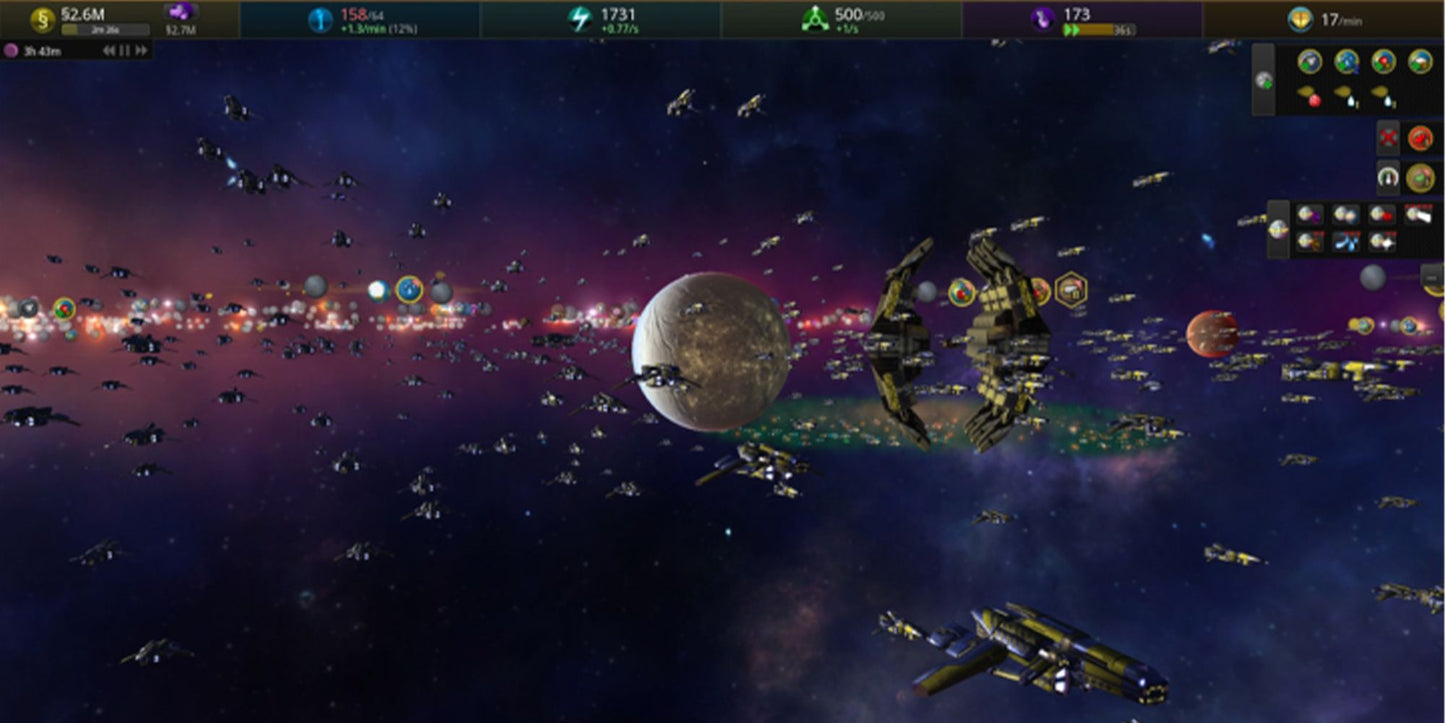Open research via the purple flask icon
Image resolution: width=1445 pixels, height=723 pixels.
(1043, 19)
